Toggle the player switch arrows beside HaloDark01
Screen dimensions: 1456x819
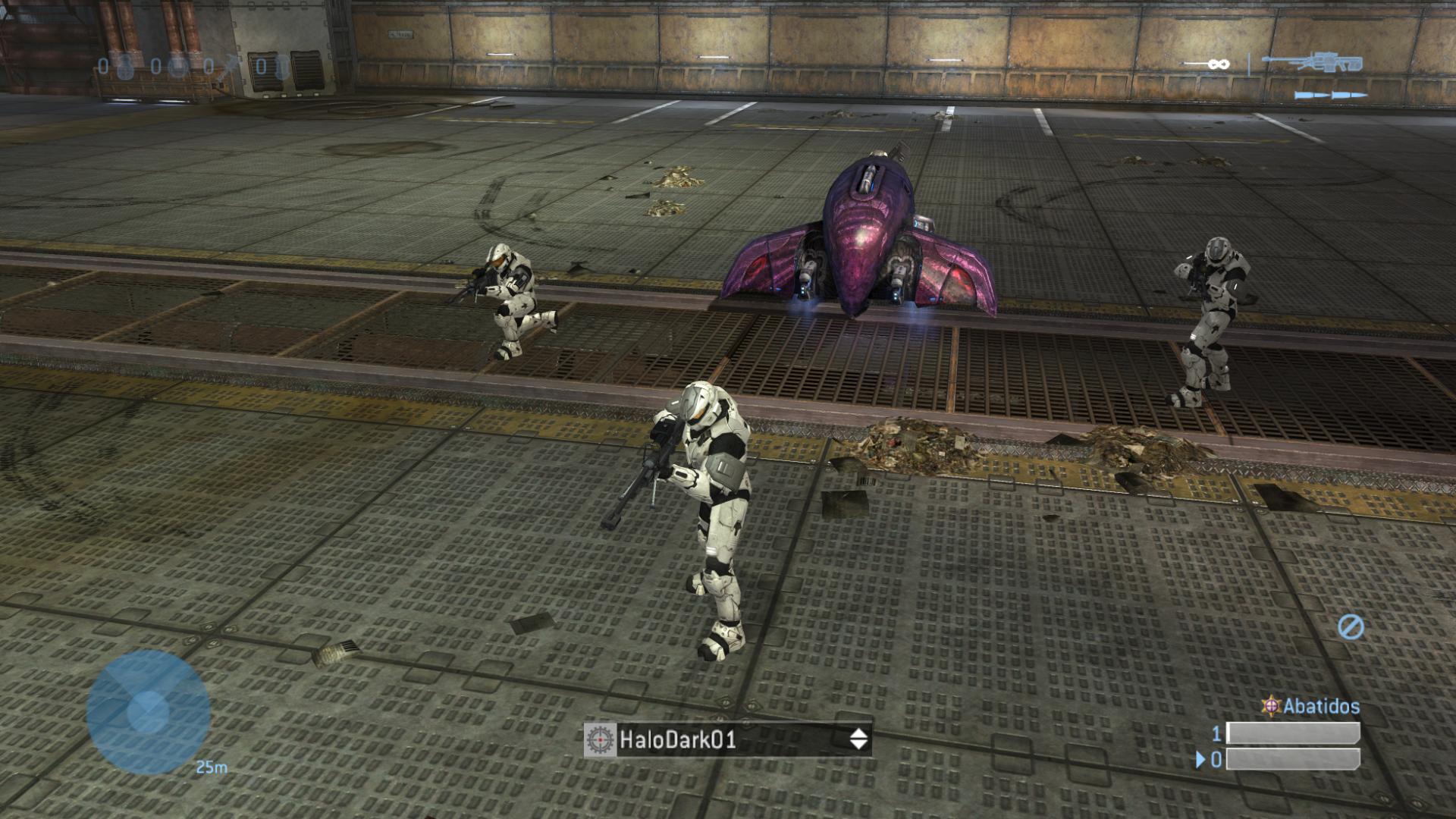coord(858,739)
